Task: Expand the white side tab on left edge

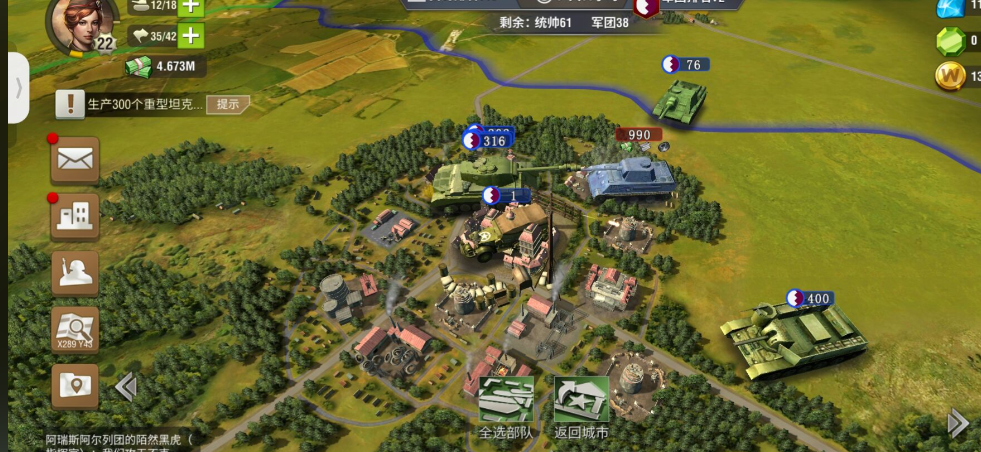Action: (x=18, y=87)
